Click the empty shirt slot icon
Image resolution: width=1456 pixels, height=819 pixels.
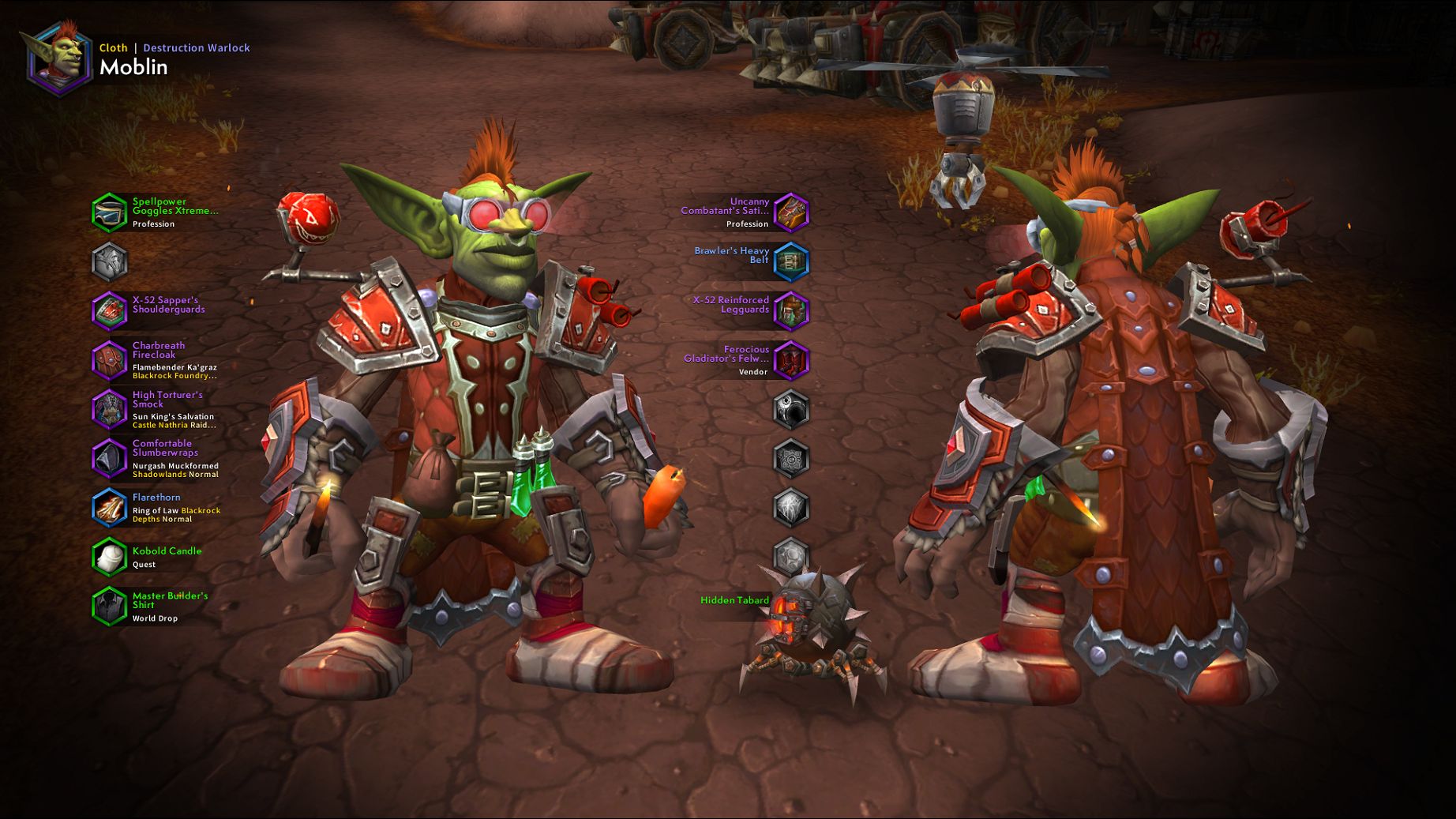pos(109,261)
